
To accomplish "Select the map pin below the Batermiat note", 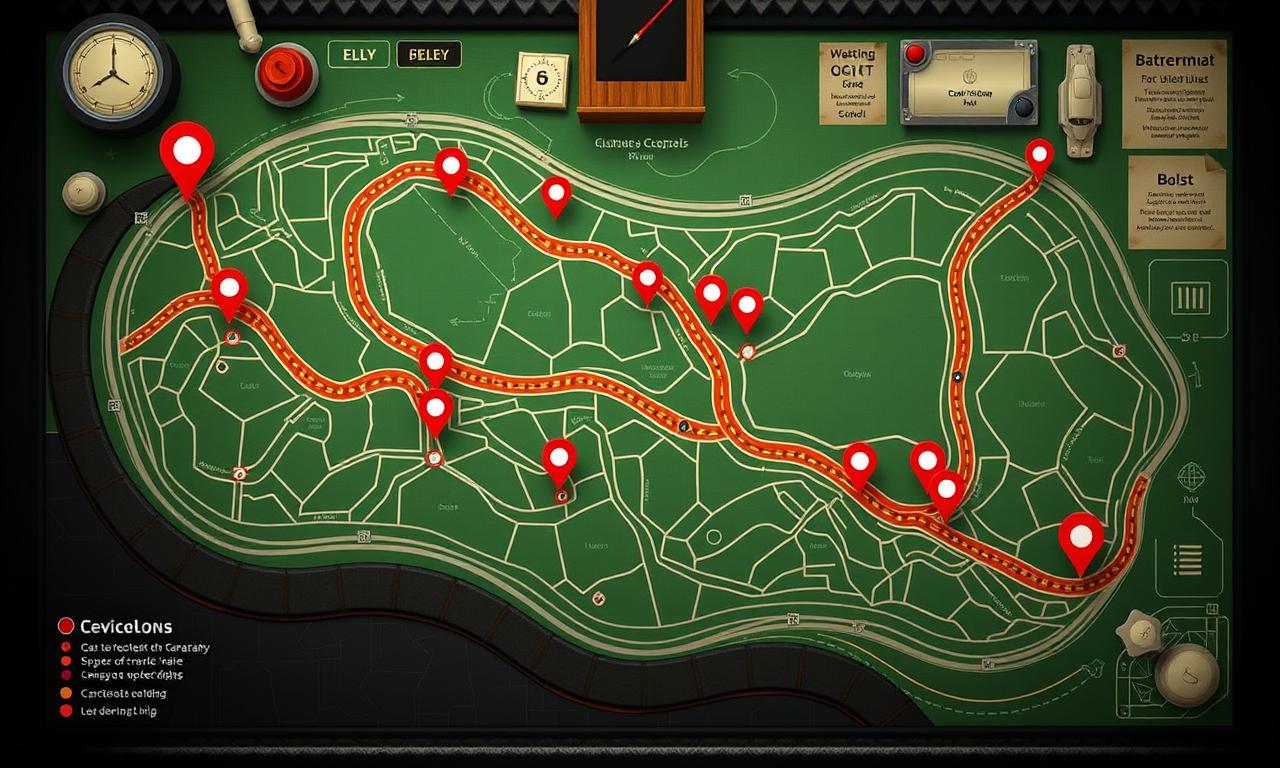I will (x=1039, y=155).
